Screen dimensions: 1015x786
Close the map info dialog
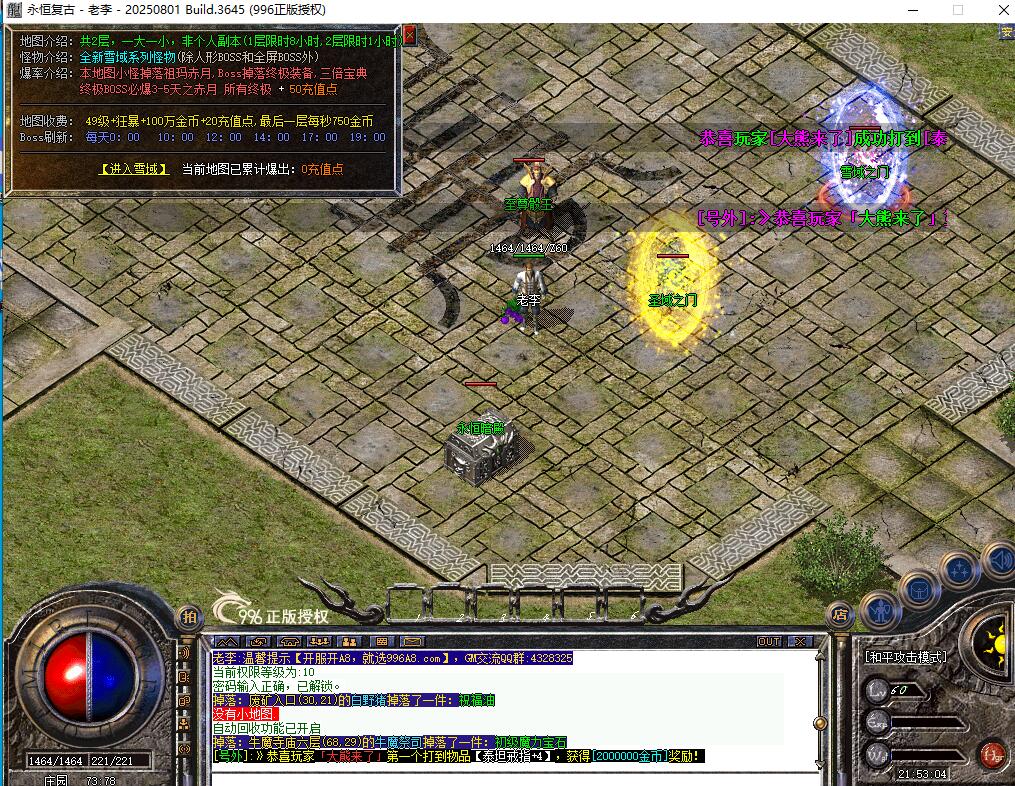409,36
